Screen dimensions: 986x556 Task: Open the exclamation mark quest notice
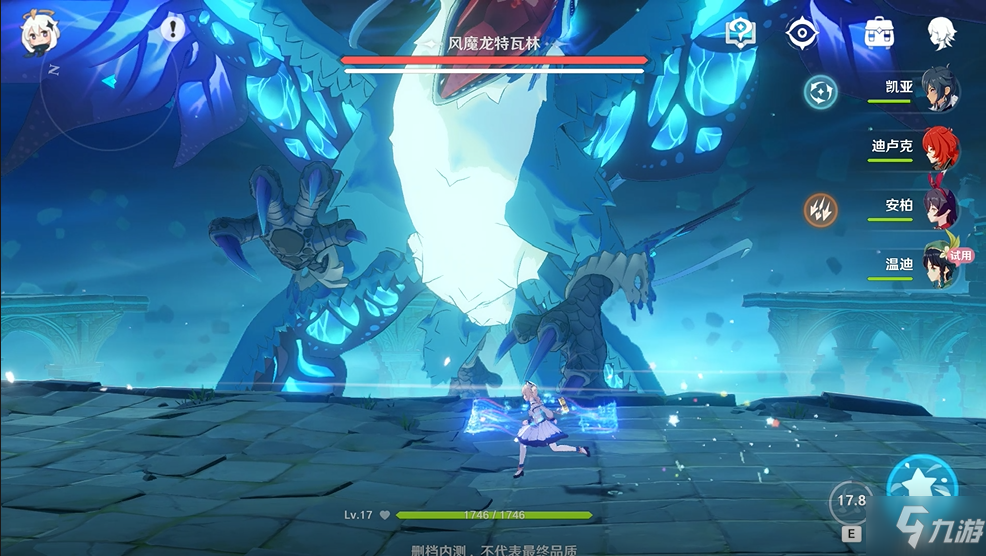coord(173,28)
